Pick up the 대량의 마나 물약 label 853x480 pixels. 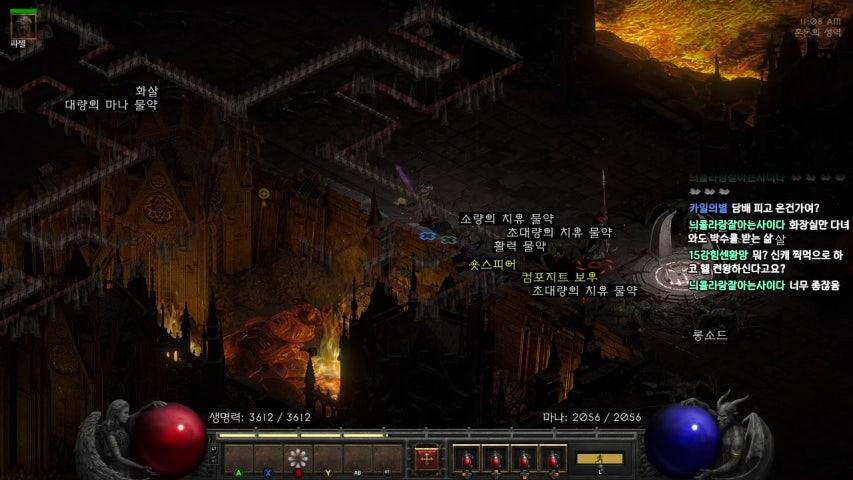point(111,104)
